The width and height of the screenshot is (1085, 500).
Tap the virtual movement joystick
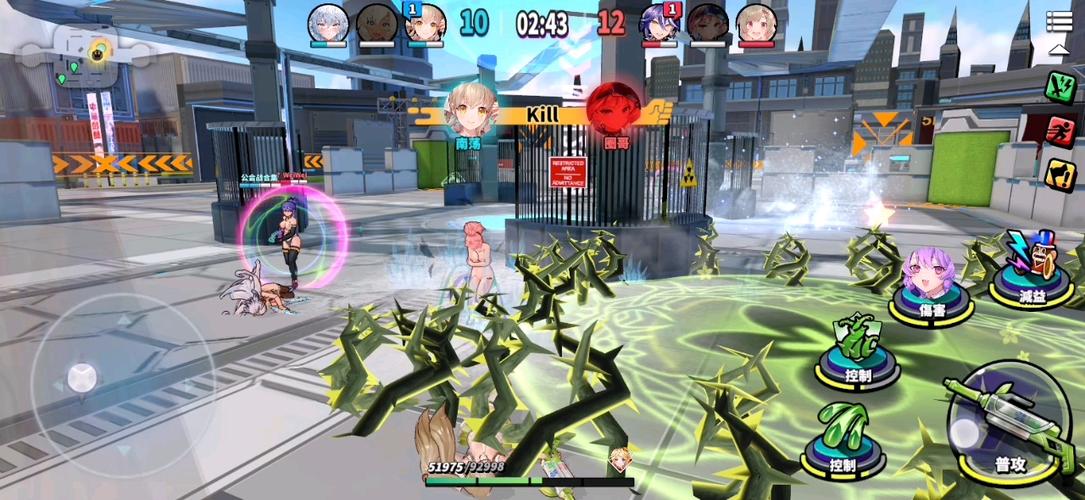click(x=82, y=378)
